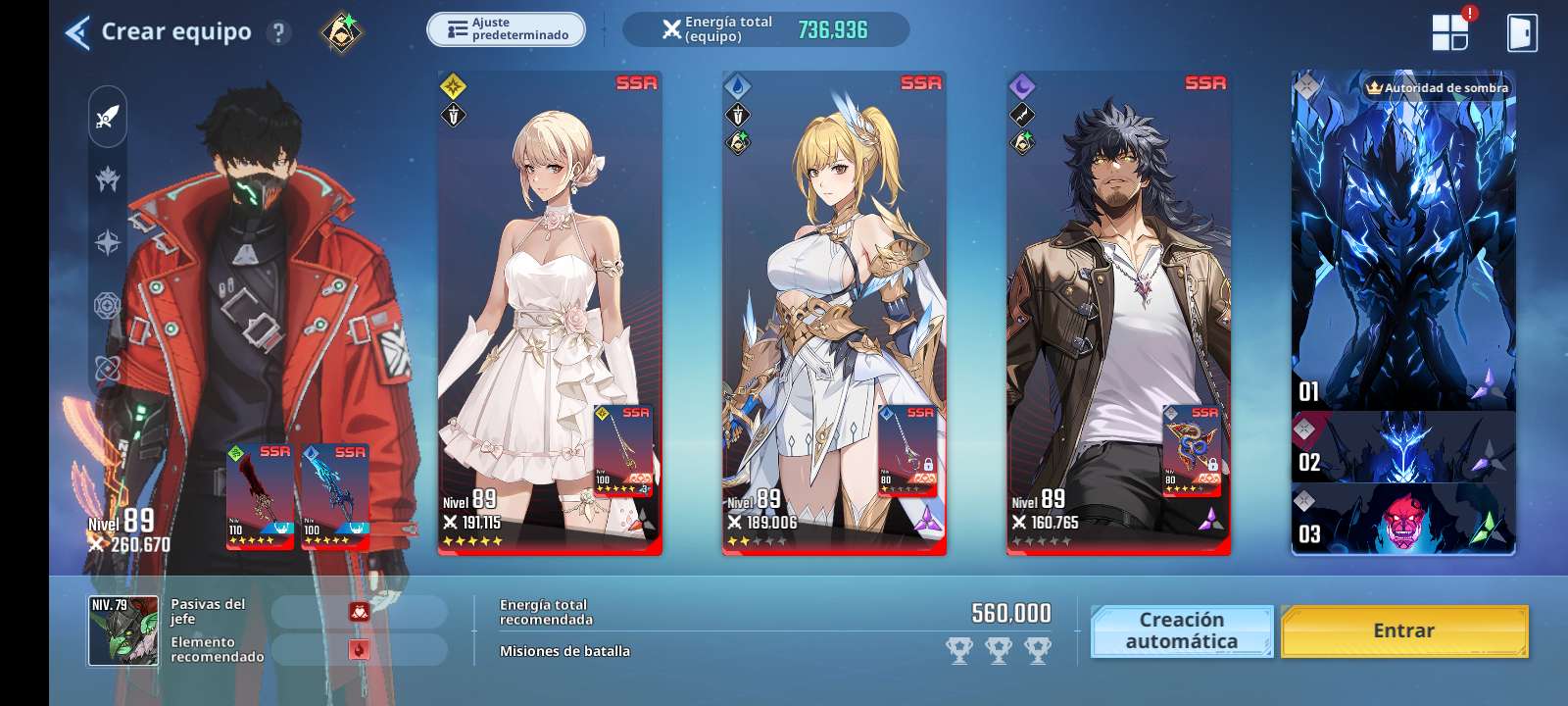This screenshot has width=1568, height=706.
Task: Tap the Creación automática button
Action: (x=1181, y=630)
